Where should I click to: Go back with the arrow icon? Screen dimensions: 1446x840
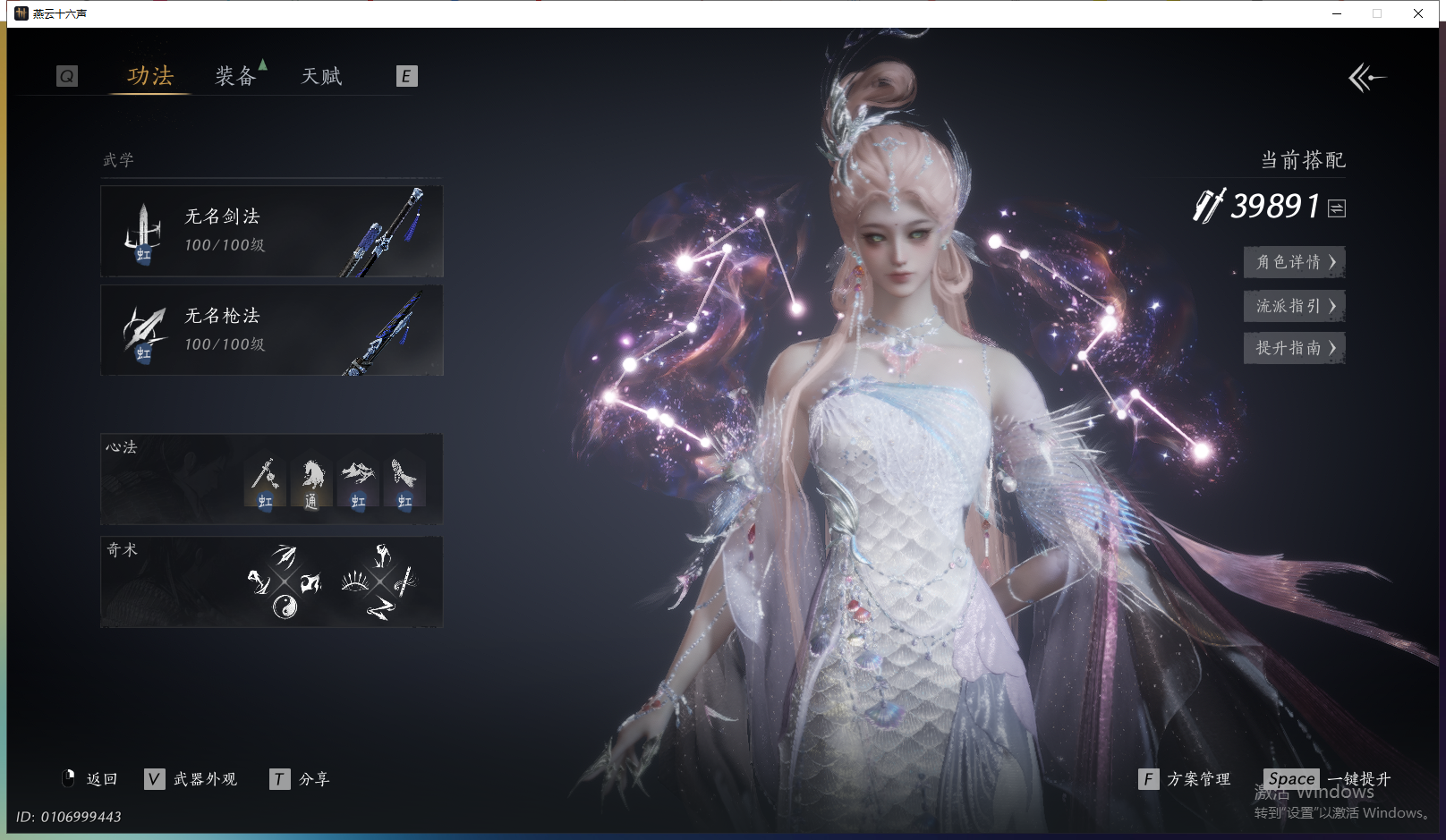1366,78
